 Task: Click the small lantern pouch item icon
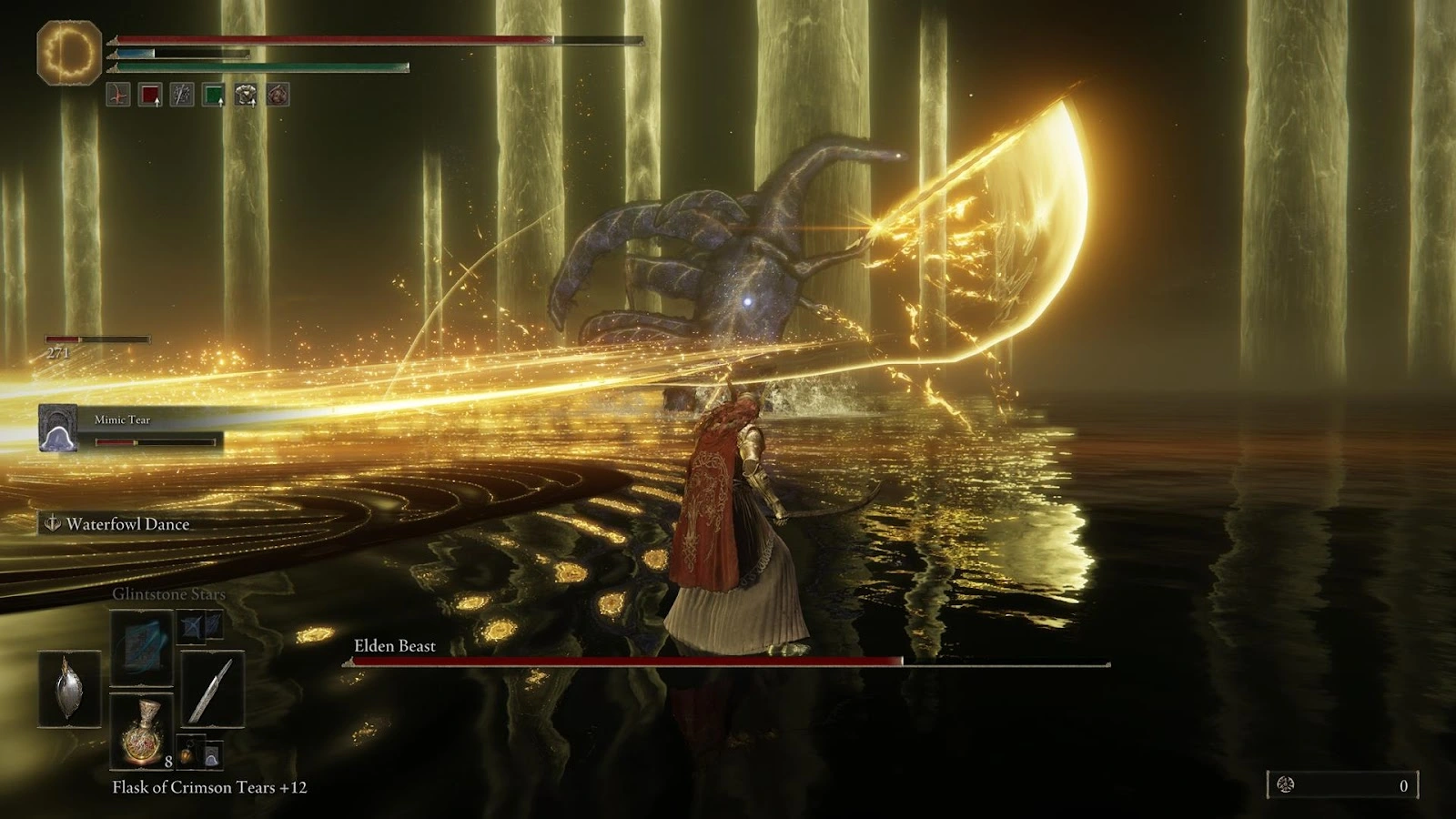click(x=187, y=753)
